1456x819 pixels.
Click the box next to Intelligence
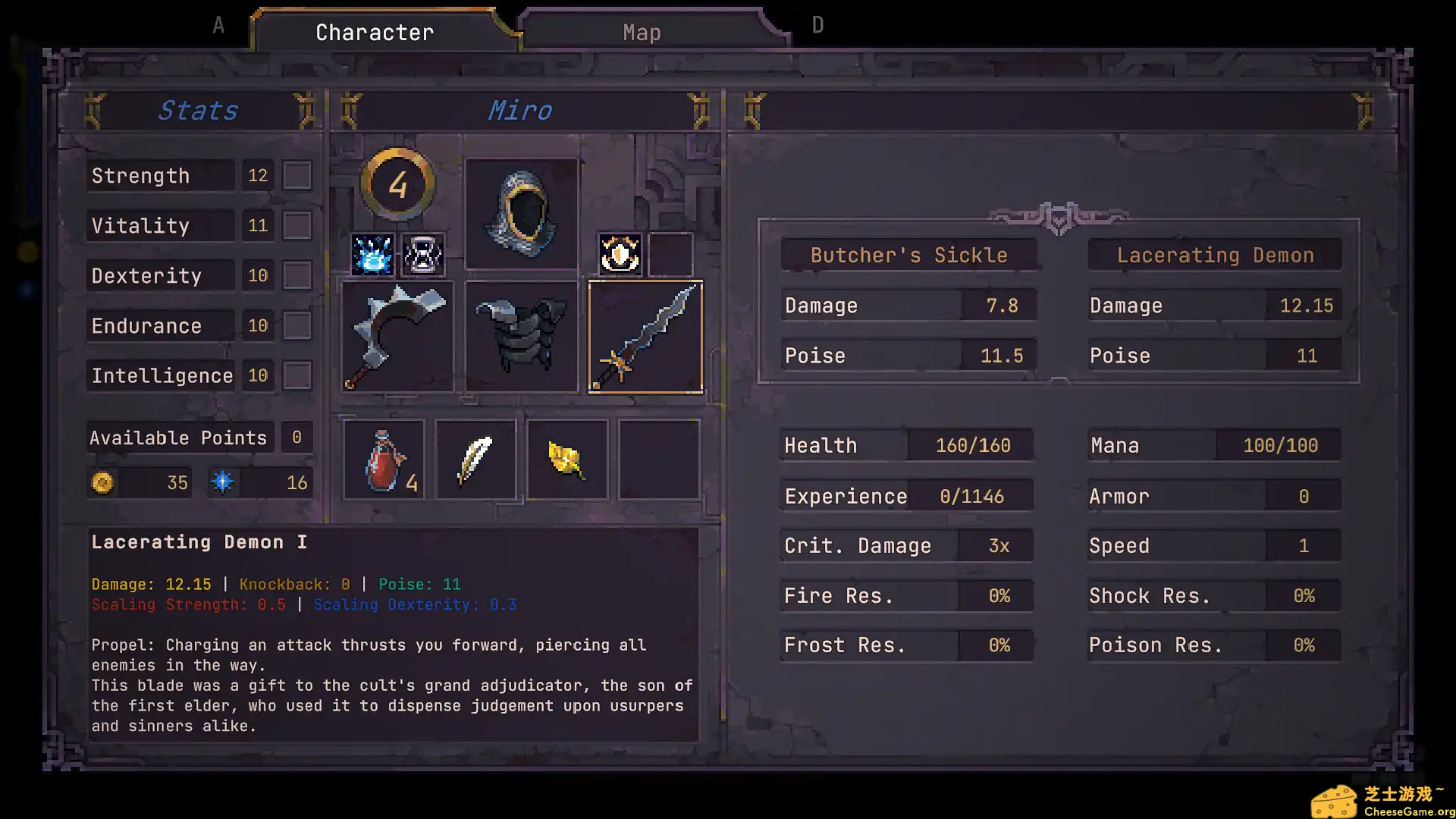pyautogui.click(x=297, y=376)
